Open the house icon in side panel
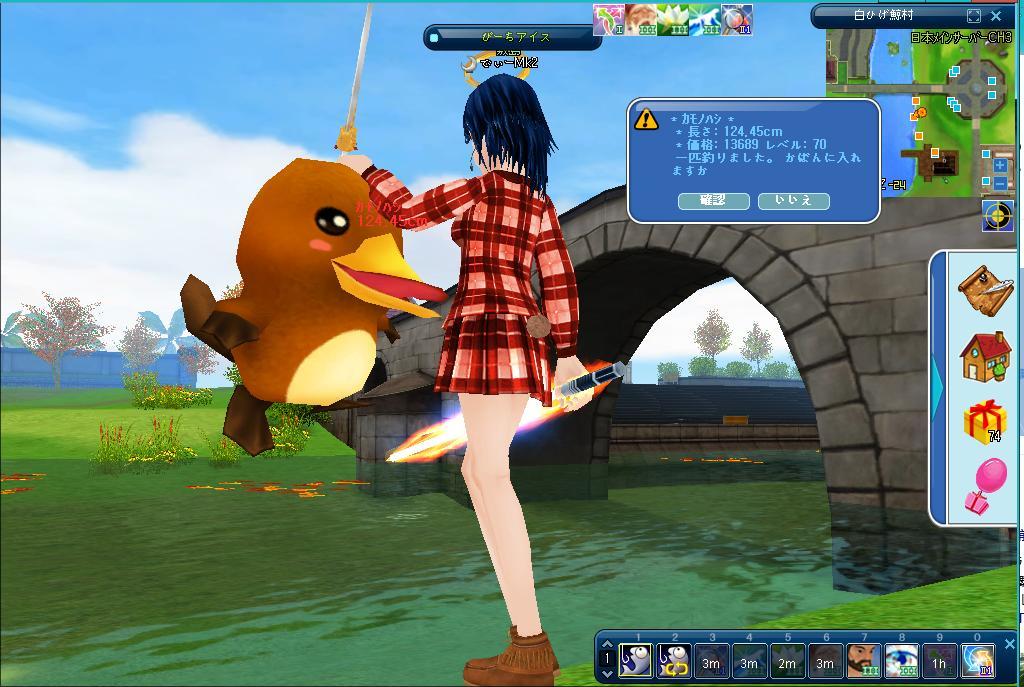Image resolution: width=1024 pixels, height=687 pixels. pyautogui.click(x=985, y=356)
